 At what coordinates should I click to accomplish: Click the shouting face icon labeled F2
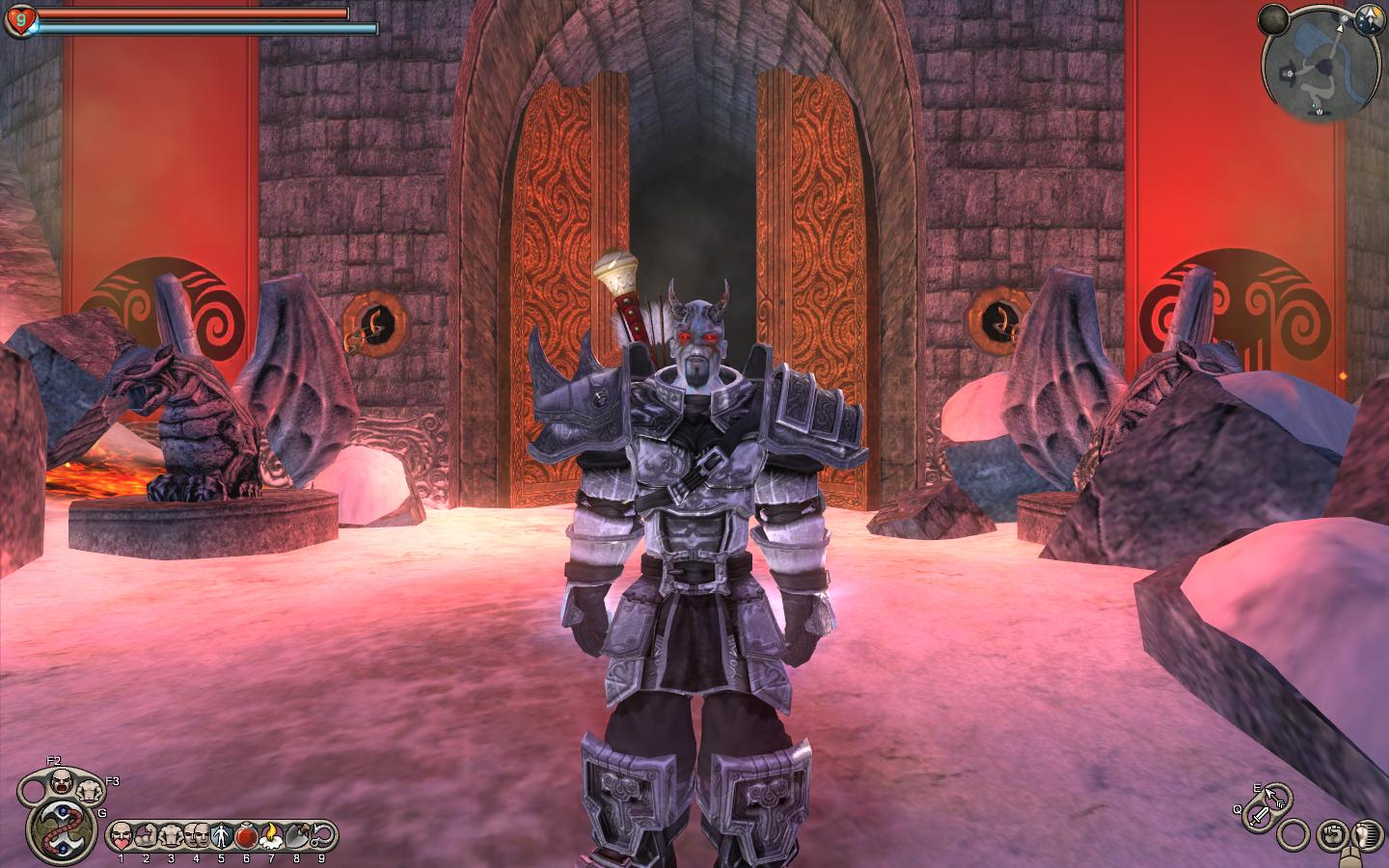[x=63, y=780]
